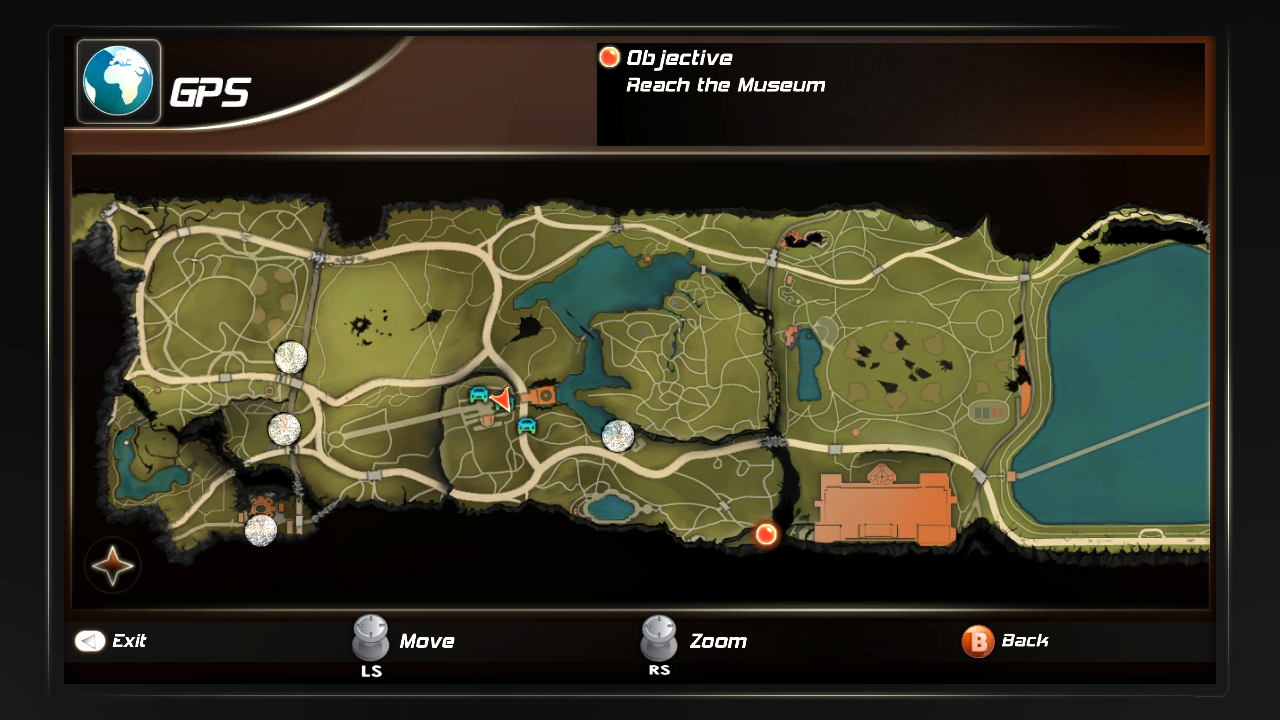Select the red player arrow on the map
The width and height of the screenshot is (1280, 720).
501,399
